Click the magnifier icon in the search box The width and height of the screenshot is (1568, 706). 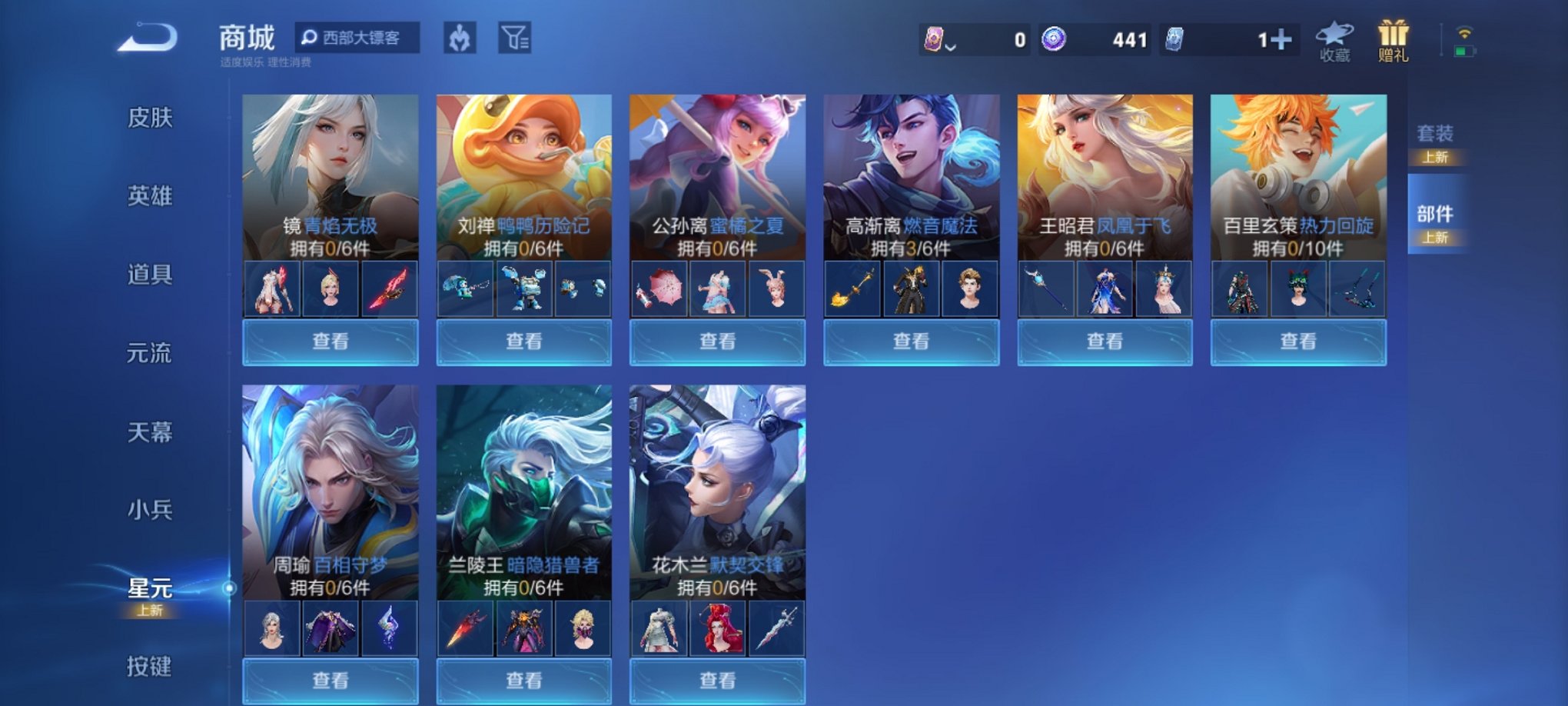[x=310, y=37]
